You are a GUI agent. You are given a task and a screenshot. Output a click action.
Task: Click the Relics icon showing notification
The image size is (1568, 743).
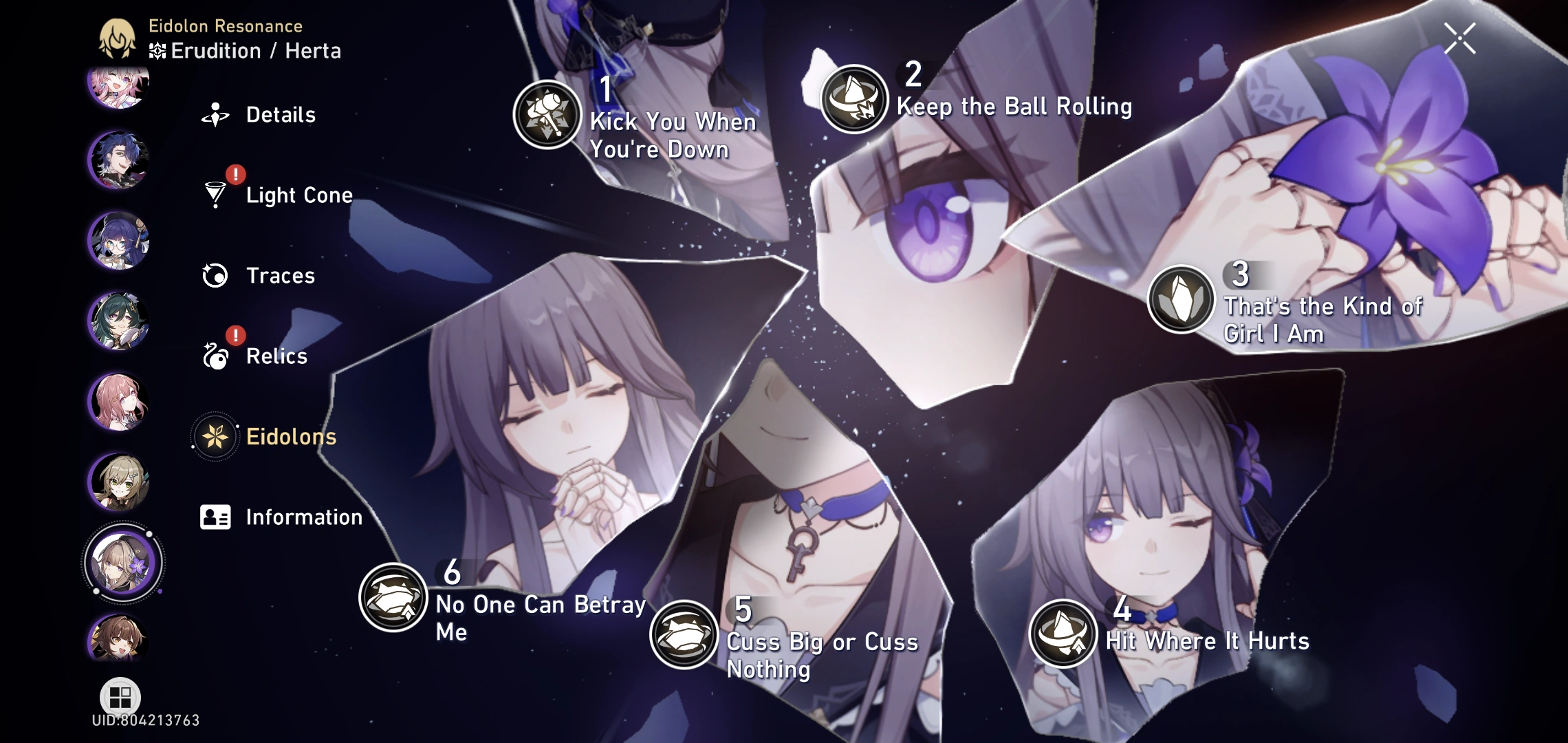click(x=215, y=356)
